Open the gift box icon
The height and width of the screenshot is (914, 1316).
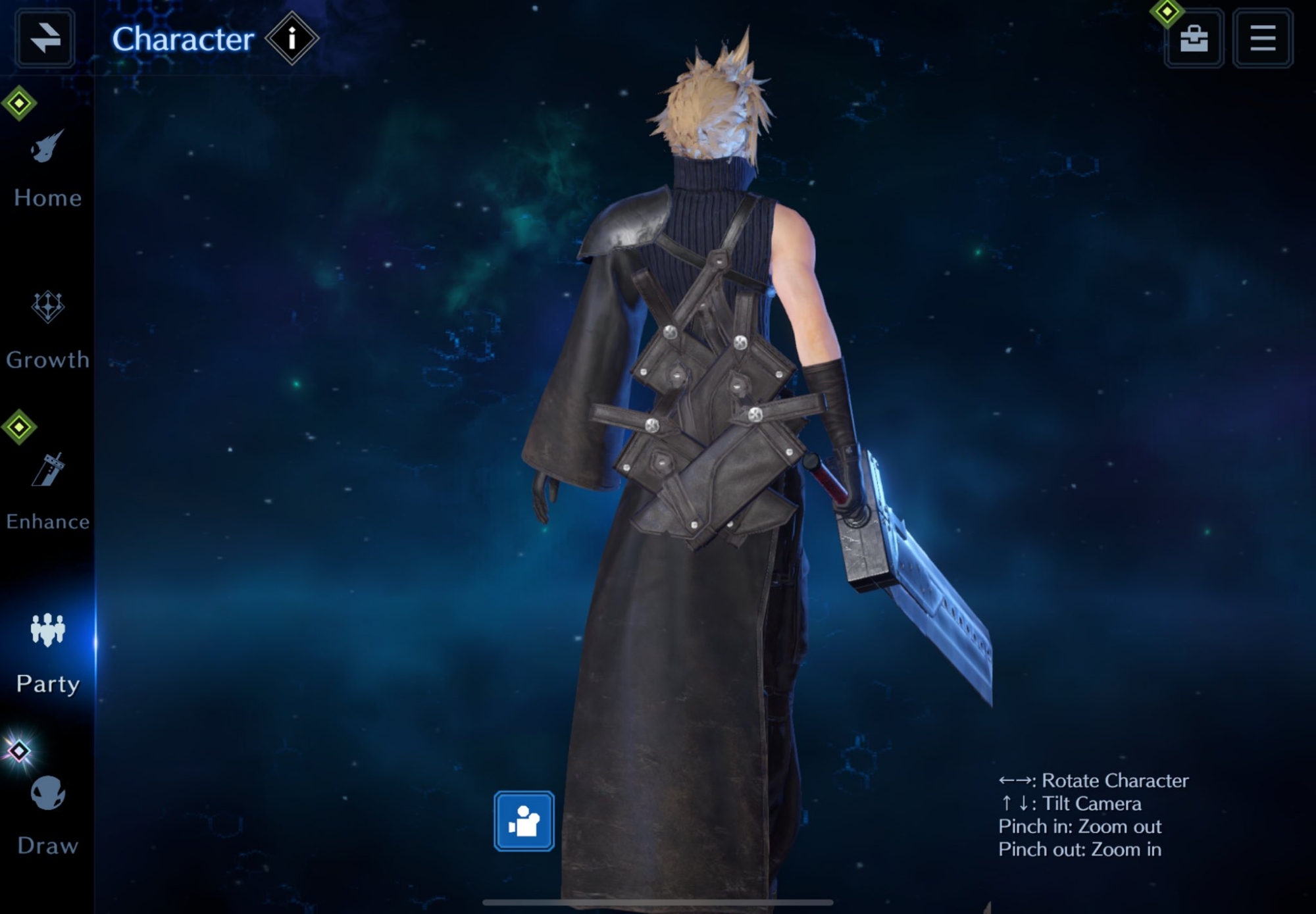pos(1194,38)
